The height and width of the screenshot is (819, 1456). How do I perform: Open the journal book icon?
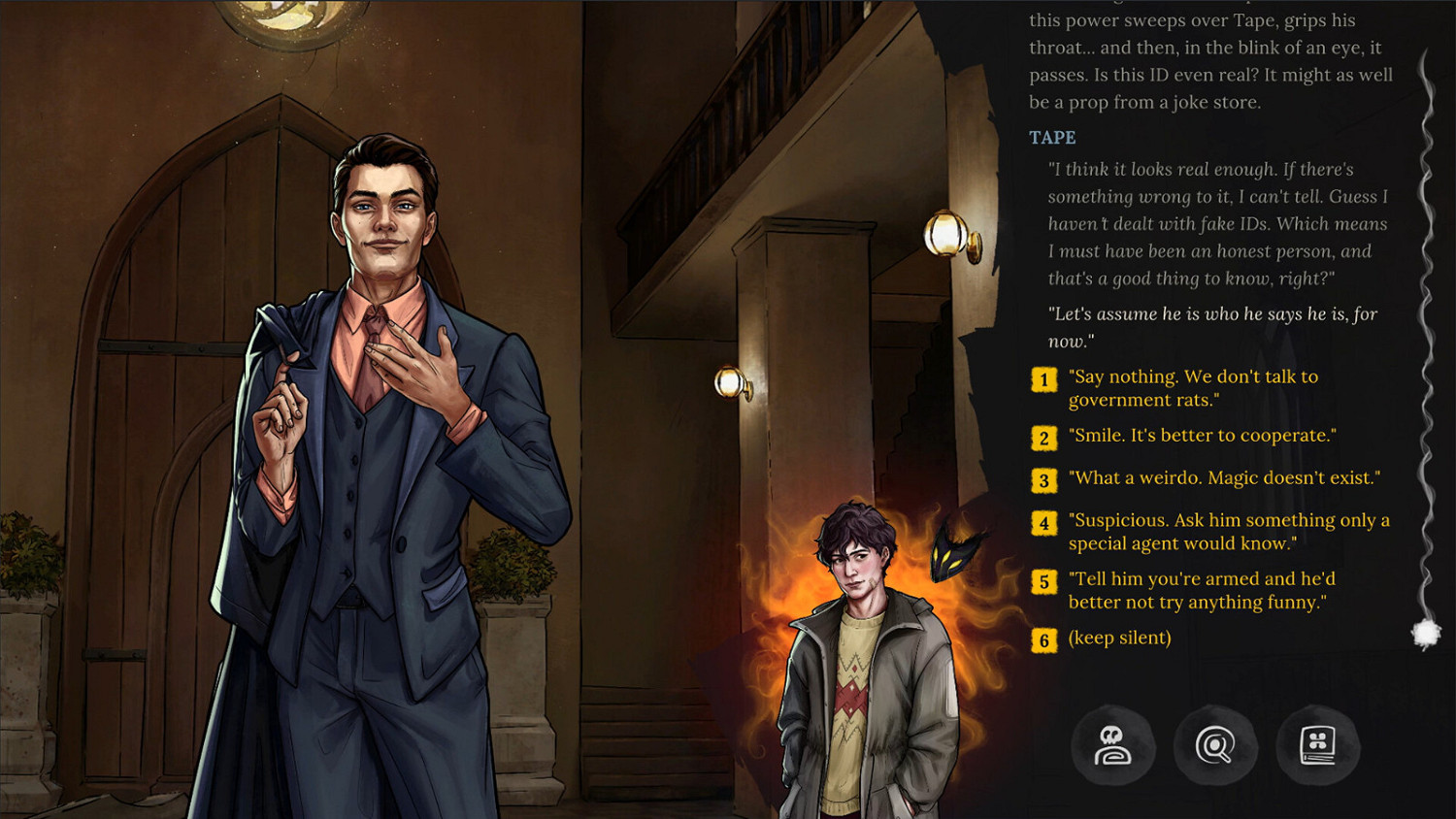coord(1317,746)
